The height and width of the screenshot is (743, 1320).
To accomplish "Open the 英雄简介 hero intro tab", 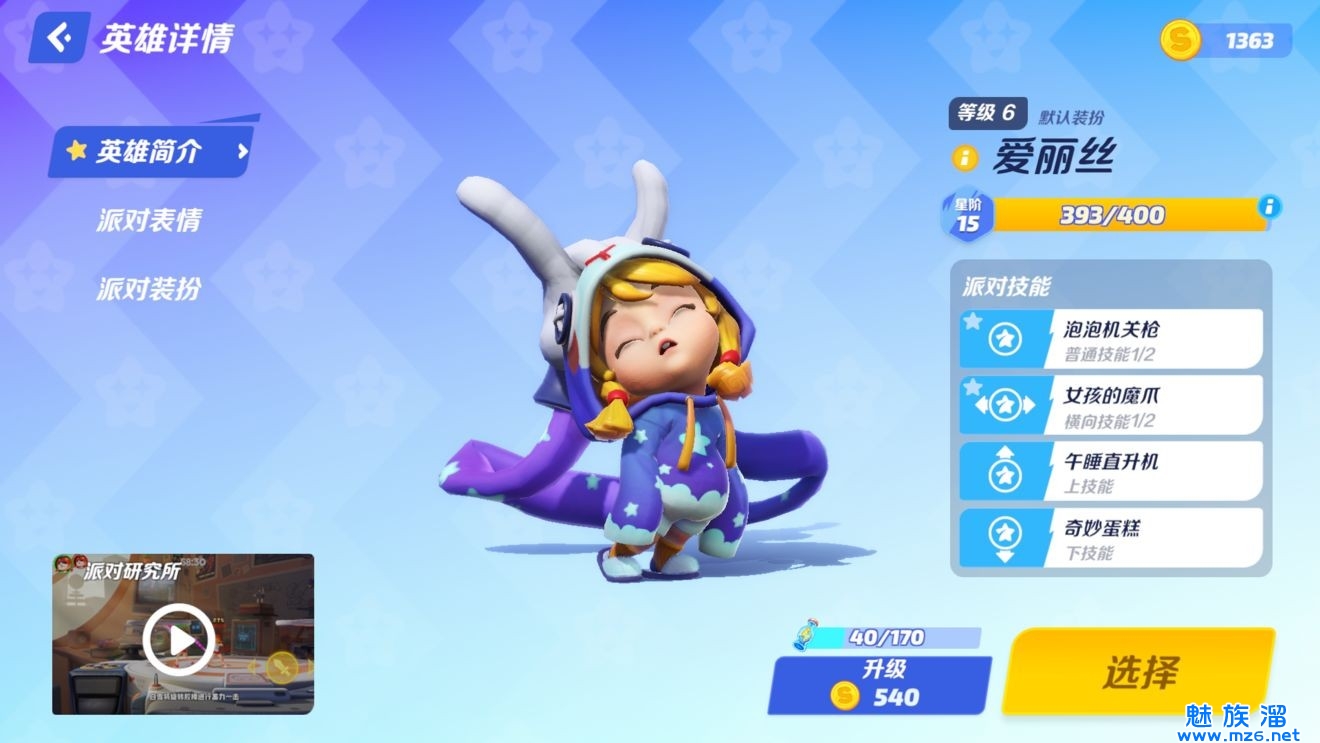I will (x=150, y=152).
